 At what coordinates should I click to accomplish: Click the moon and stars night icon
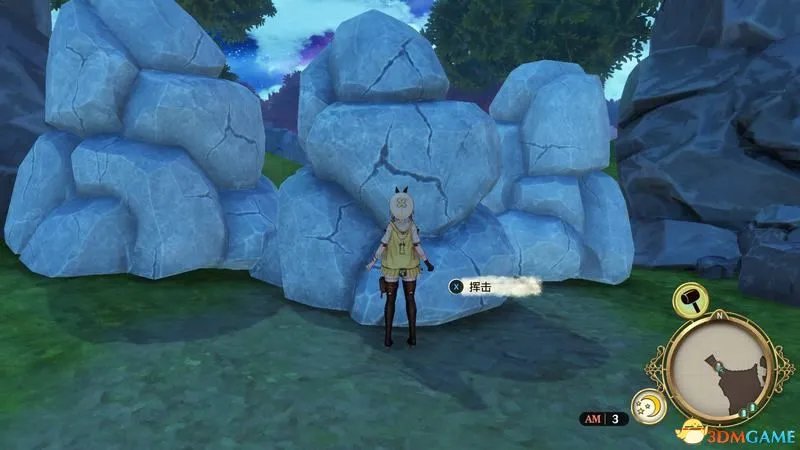pyautogui.click(x=651, y=406)
